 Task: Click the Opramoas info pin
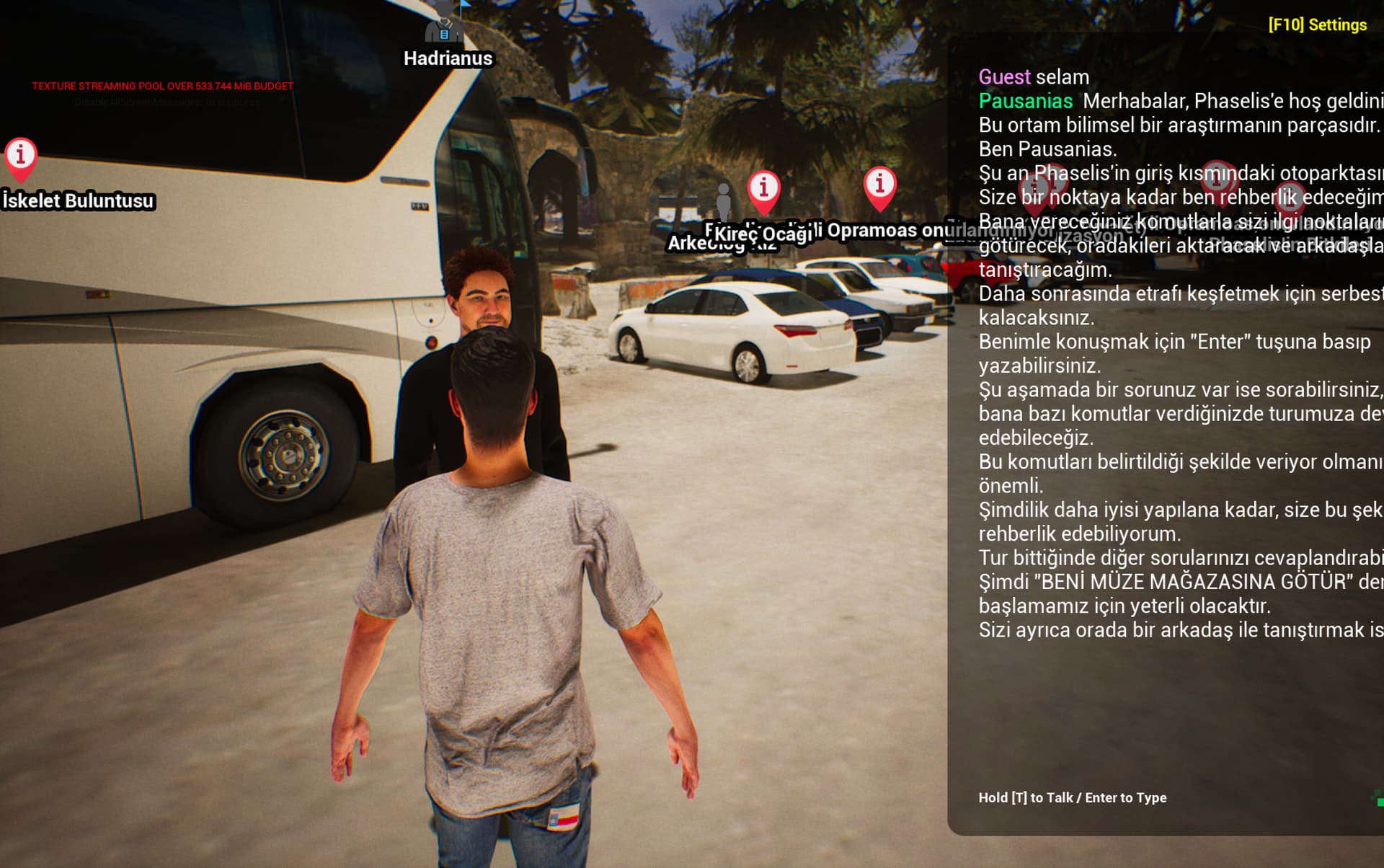879,185
